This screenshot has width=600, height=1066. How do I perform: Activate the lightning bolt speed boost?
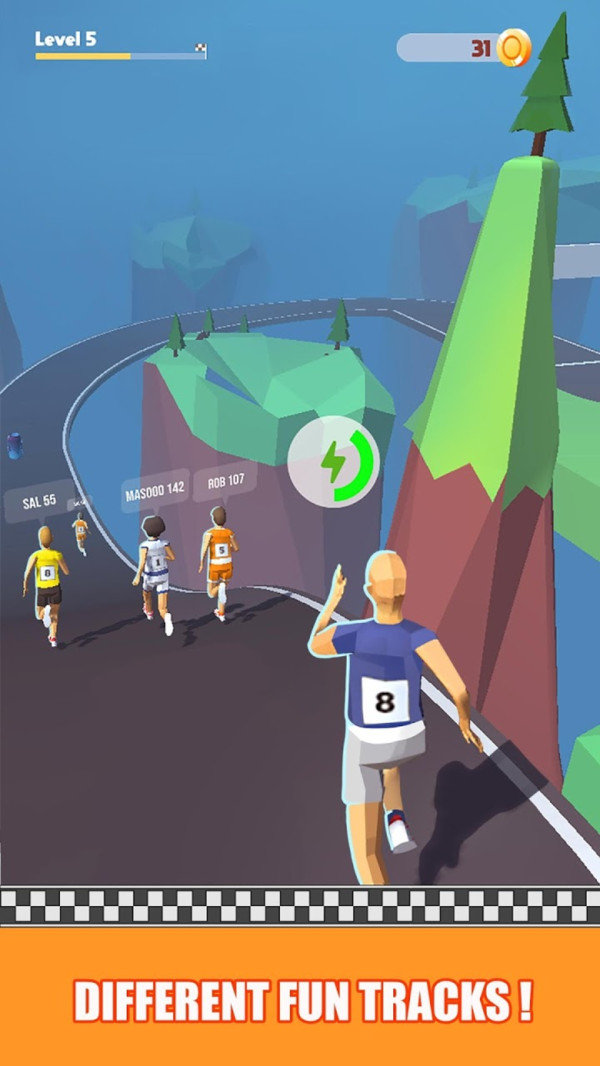[333, 463]
